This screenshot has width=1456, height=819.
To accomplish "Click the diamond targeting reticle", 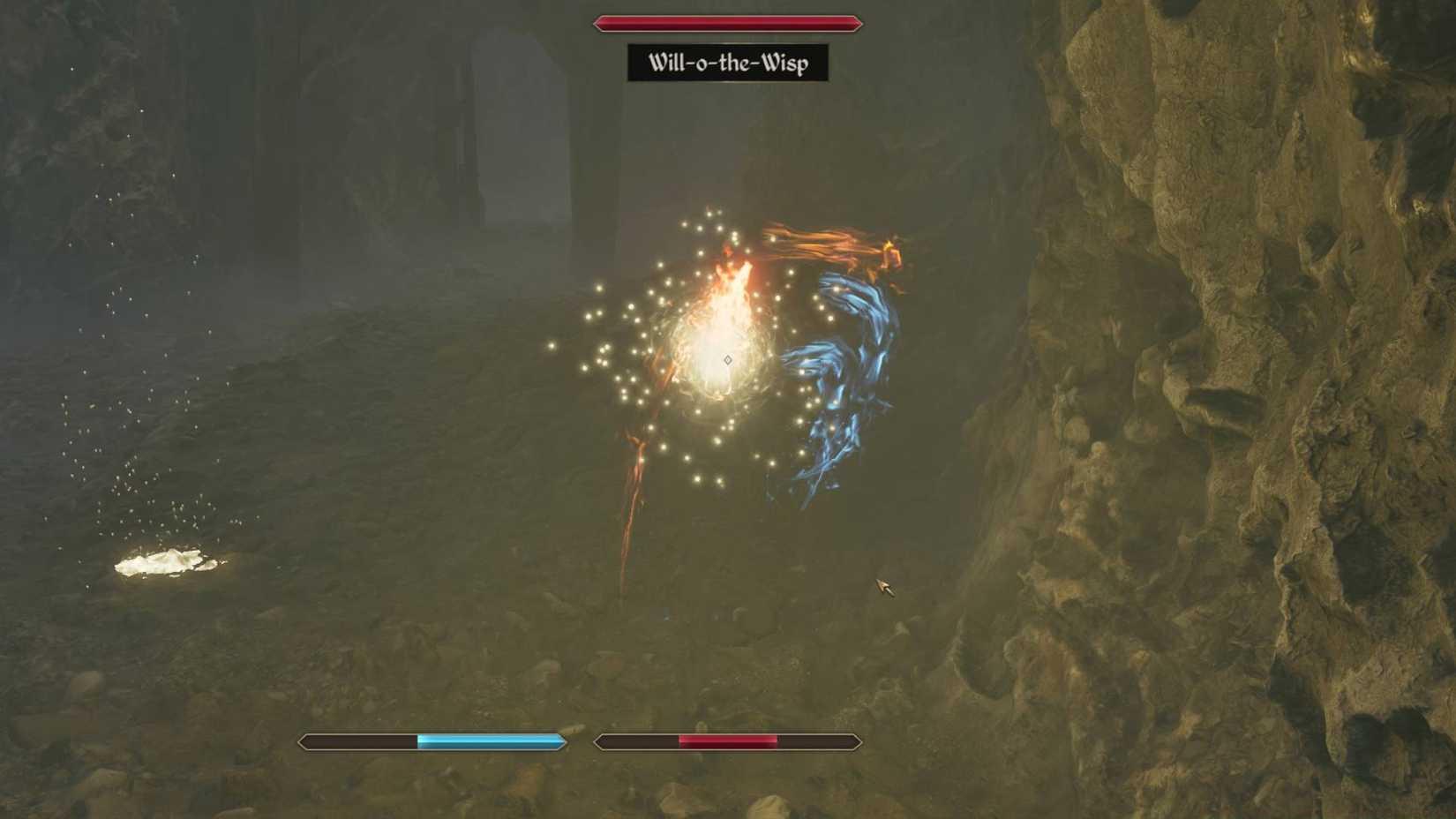I will 727,359.
